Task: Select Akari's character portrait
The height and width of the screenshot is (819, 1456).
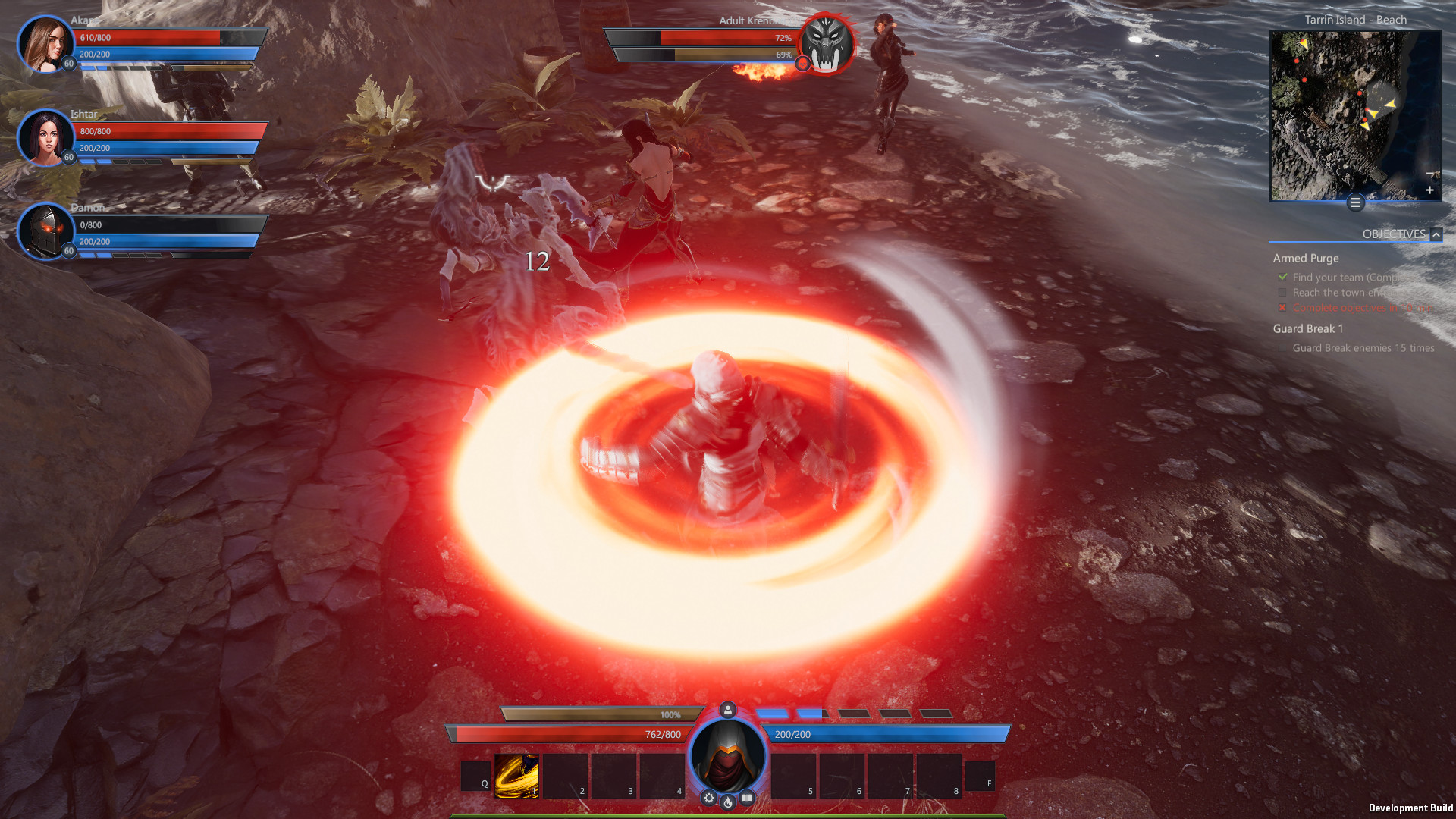Action: click(45, 45)
